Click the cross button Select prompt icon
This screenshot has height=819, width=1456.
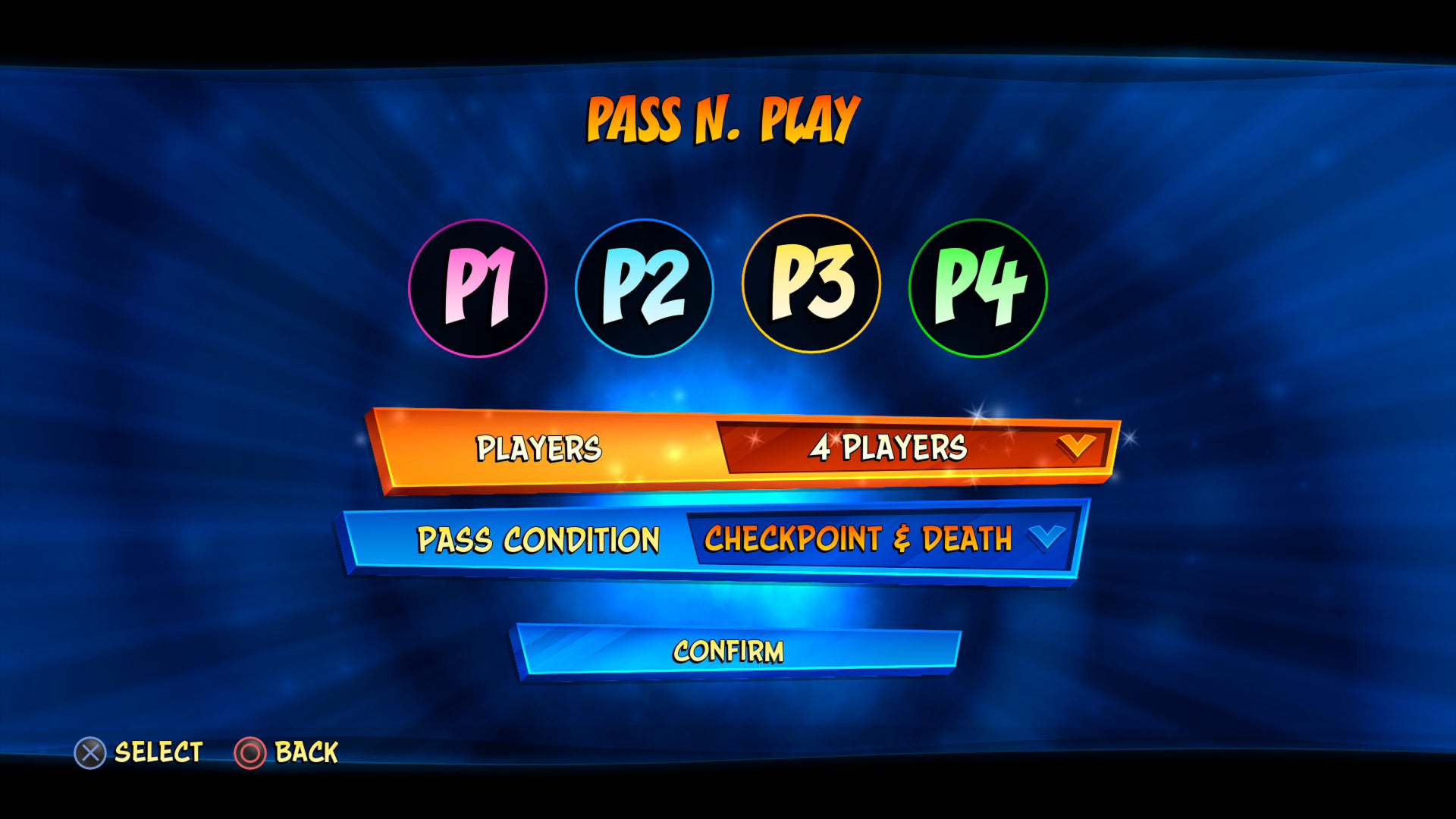[x=91, y=752]
